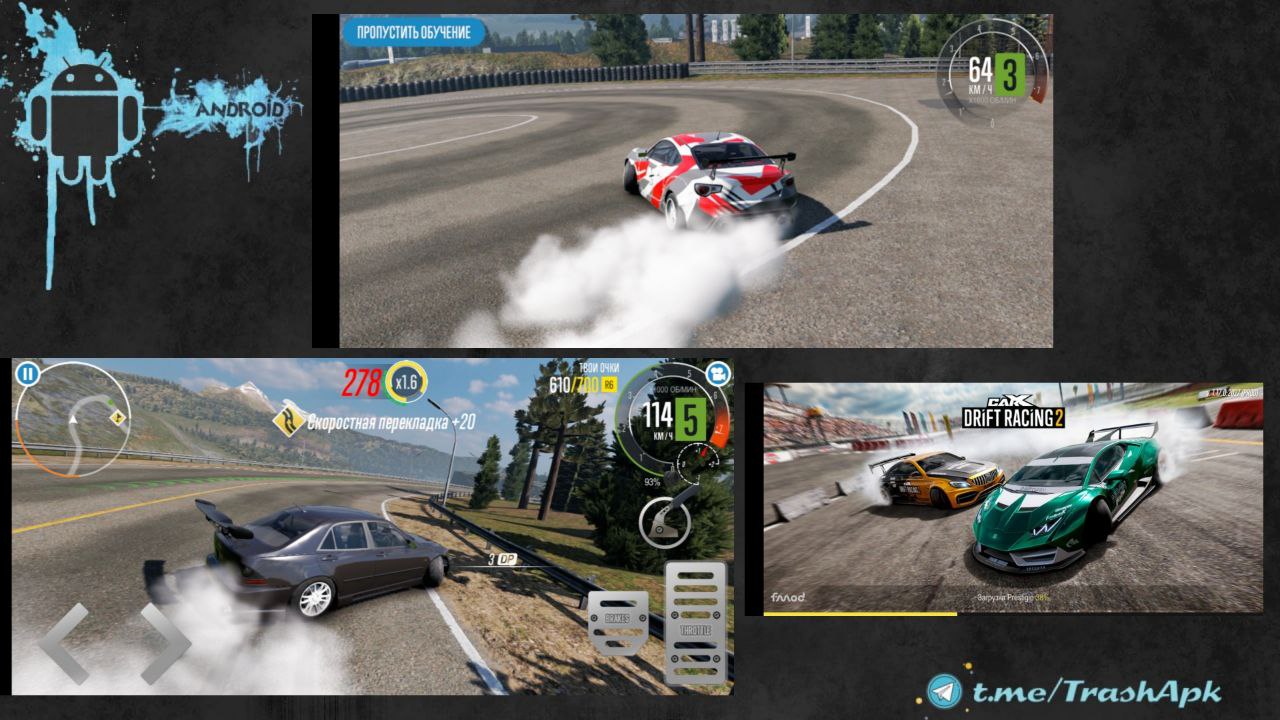This screenshot has height=720, width=1280.
Task: Open the t.me/TrashApk Telegram link
Action: pyautogui.click(x=1072, y=692)
